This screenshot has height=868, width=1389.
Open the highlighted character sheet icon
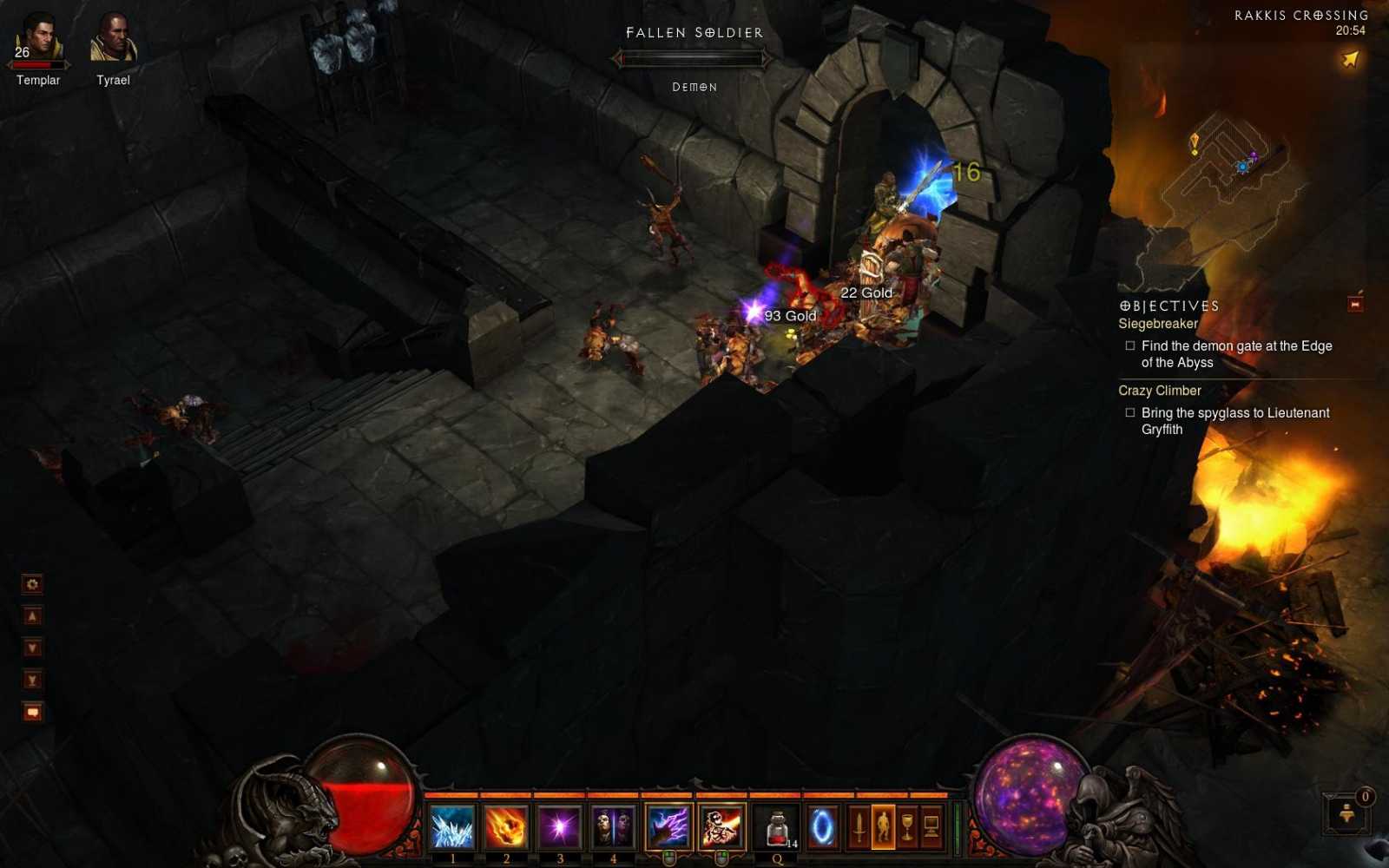[885, 826]
